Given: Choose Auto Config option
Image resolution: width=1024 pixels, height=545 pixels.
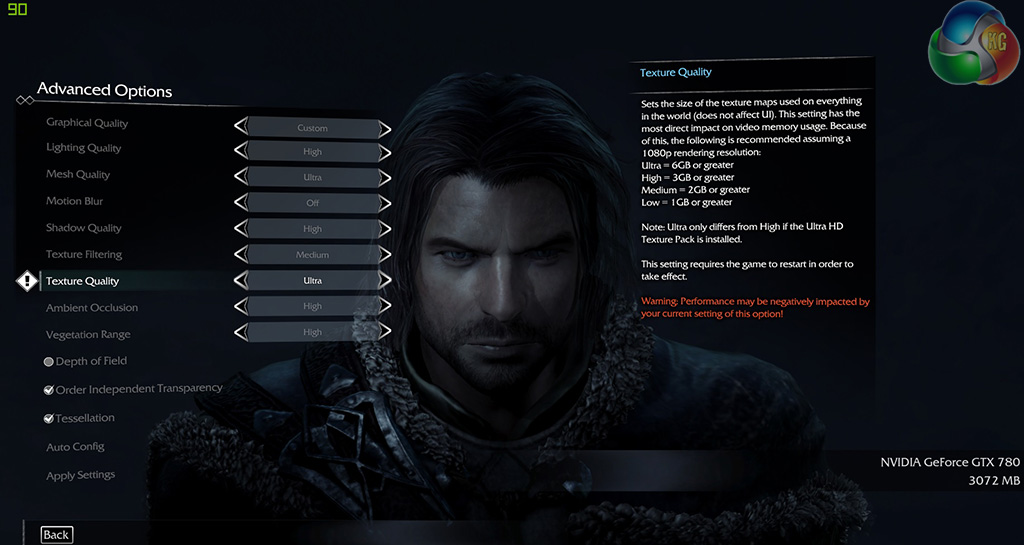Looking at the screenshot, I should pos(75,447).
